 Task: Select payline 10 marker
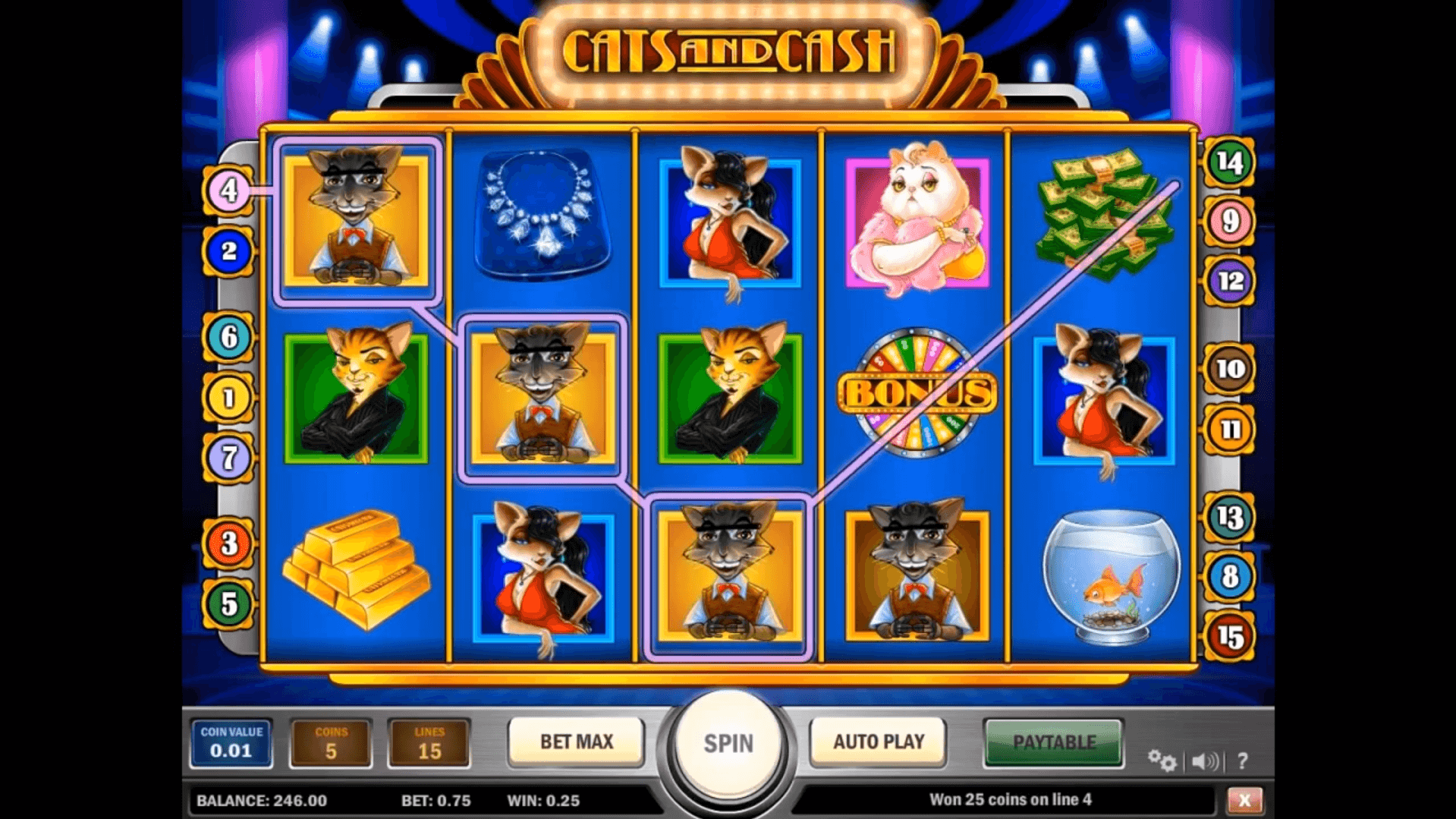click(x=1229, y=370)
